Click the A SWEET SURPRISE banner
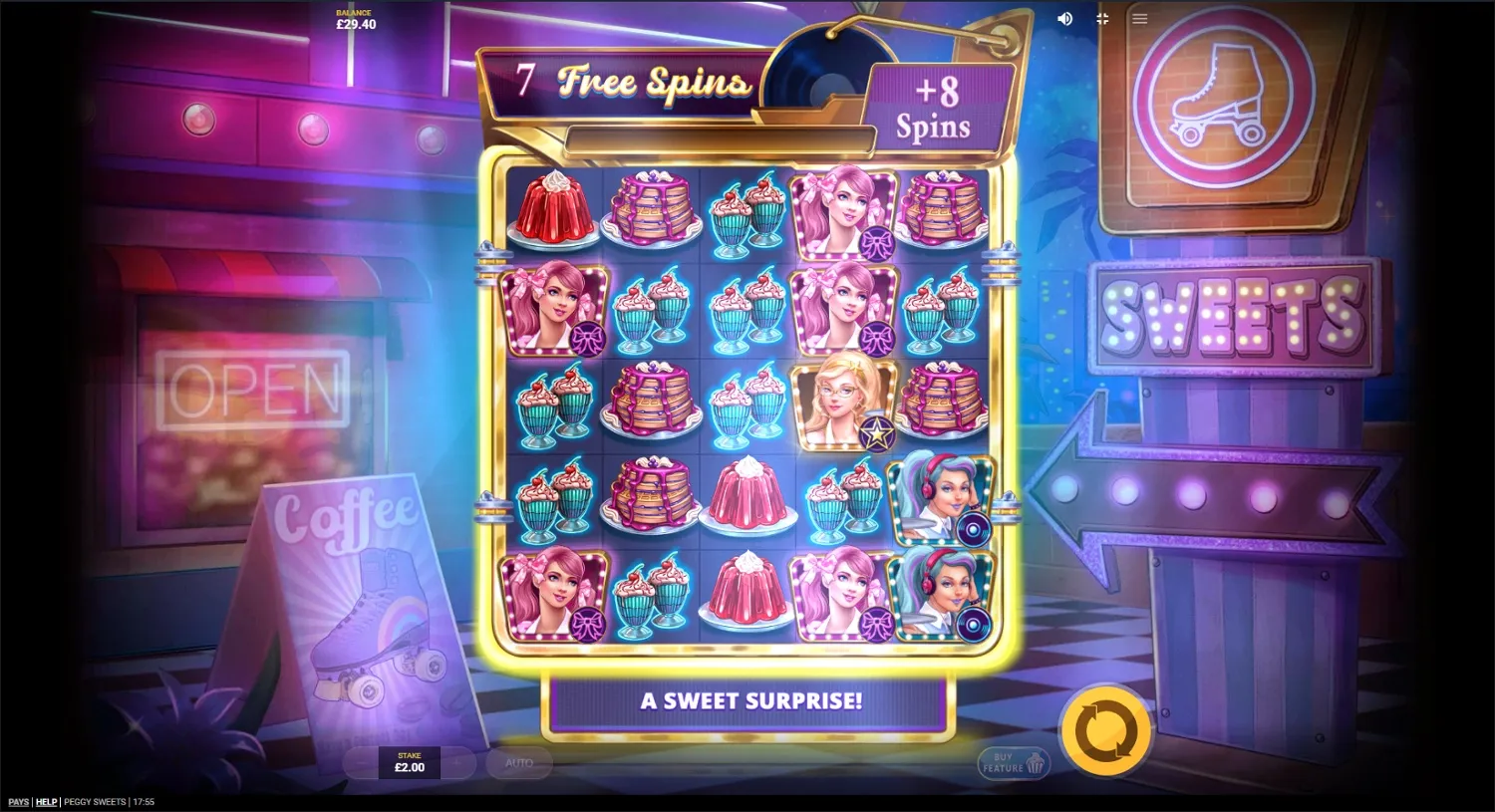Viewport: 1495px width, 812px height. tap(751, 700)
